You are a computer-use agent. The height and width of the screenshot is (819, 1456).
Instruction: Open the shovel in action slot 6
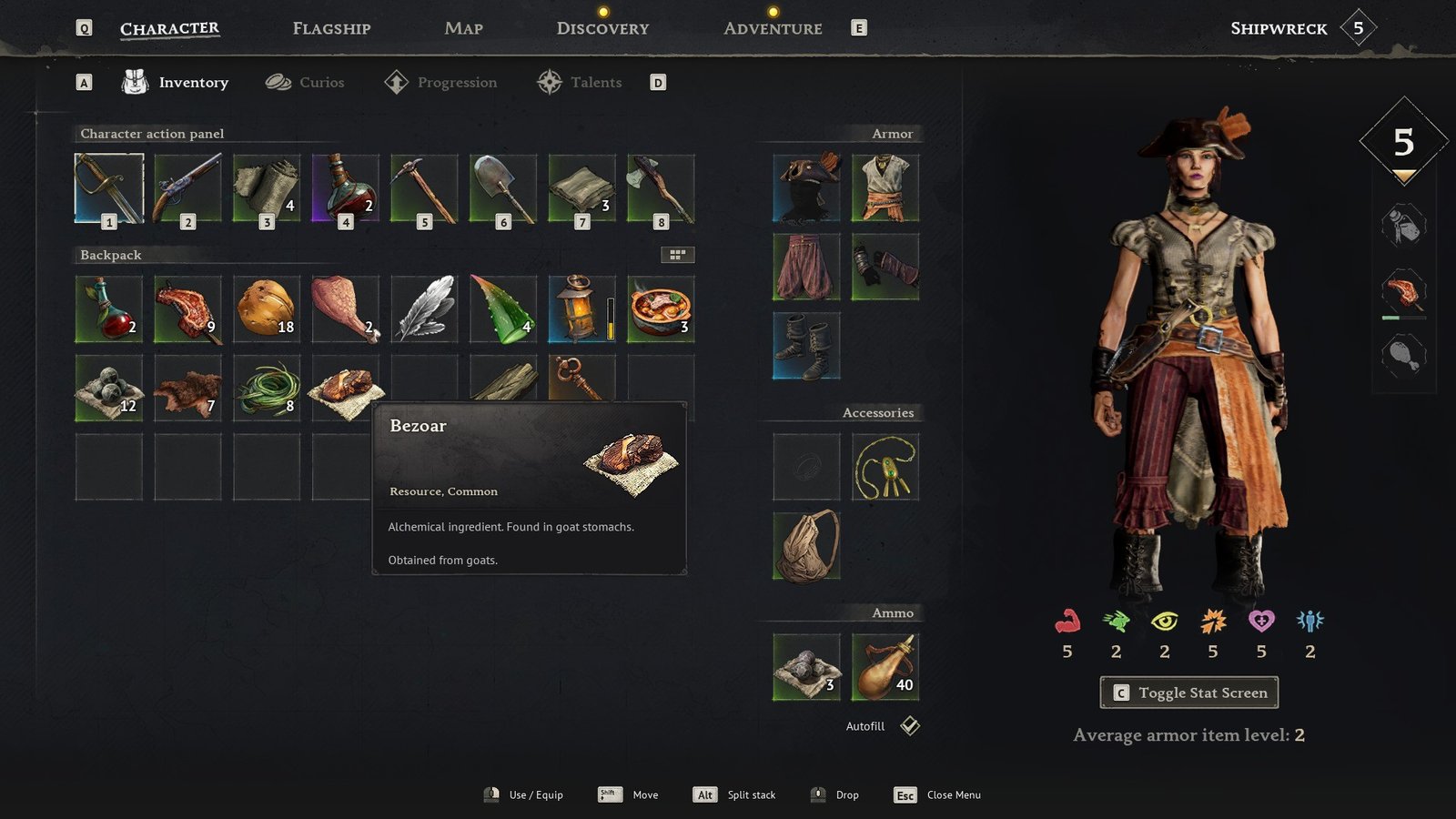[502, 188]
